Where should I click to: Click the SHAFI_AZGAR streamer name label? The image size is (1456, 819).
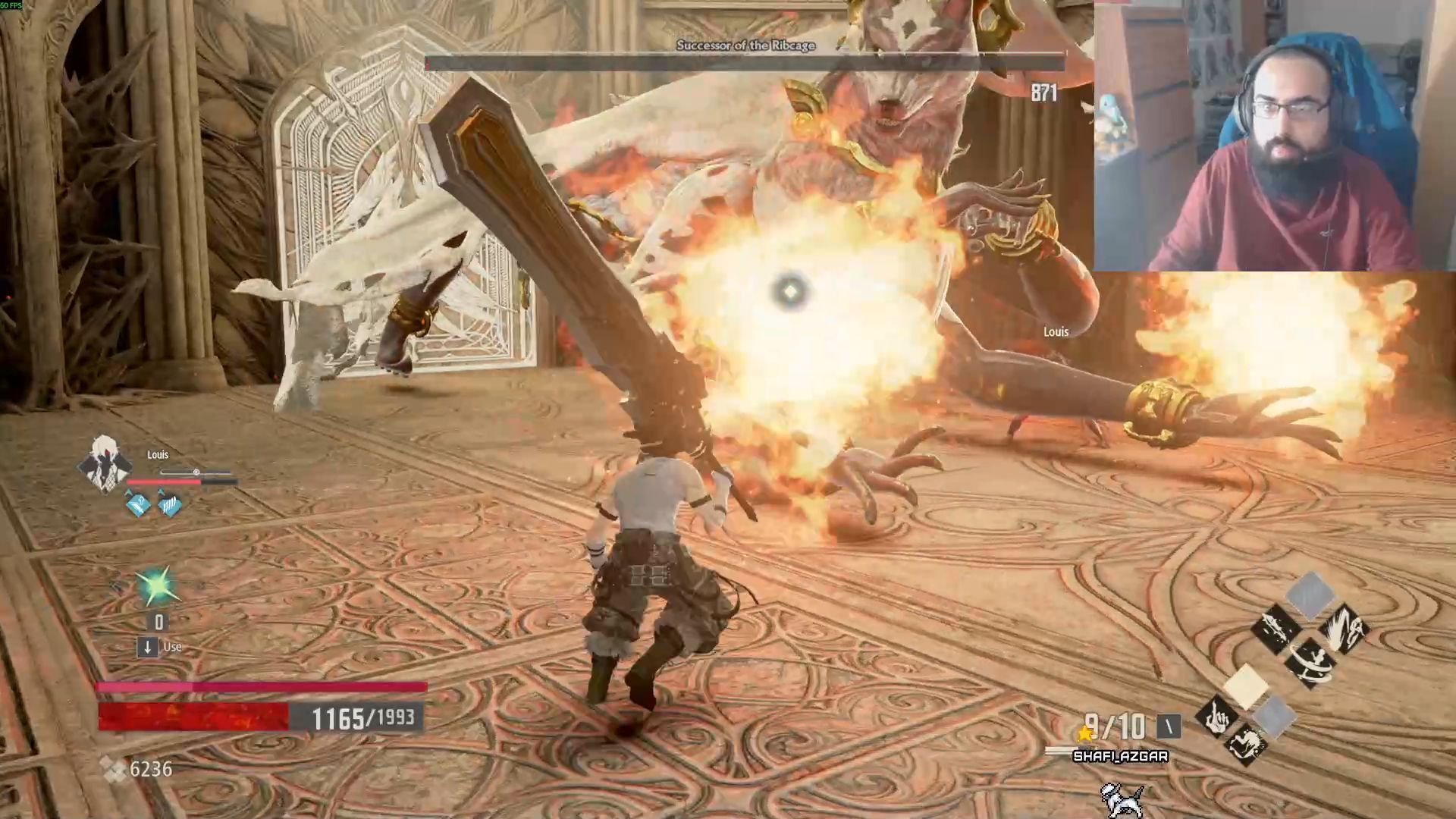(x=1120, y=756)
